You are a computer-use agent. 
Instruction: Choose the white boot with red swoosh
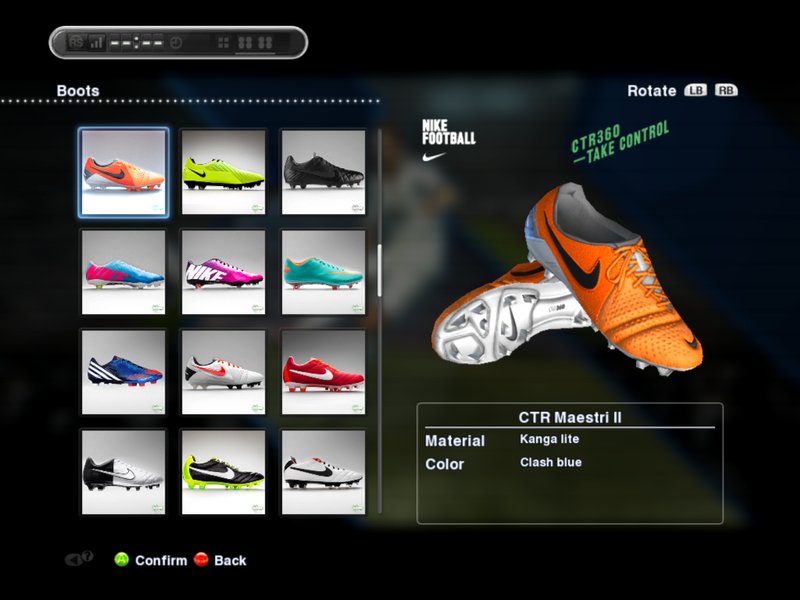pyautogui.click(x=223, y=372)
